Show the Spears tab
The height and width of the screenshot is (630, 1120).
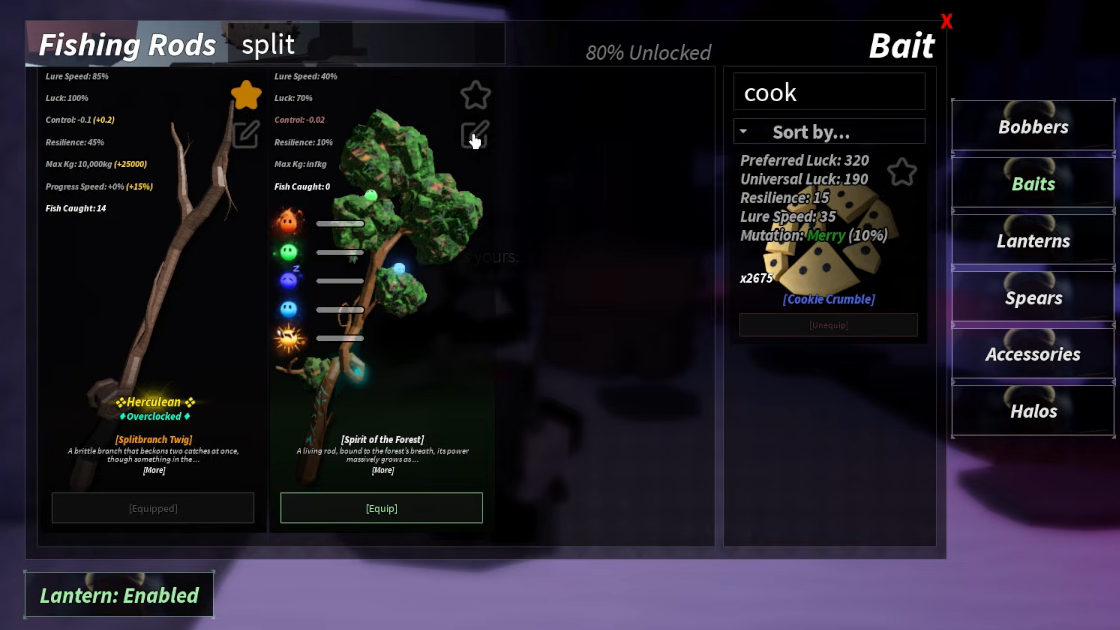tap(1033, 298)
